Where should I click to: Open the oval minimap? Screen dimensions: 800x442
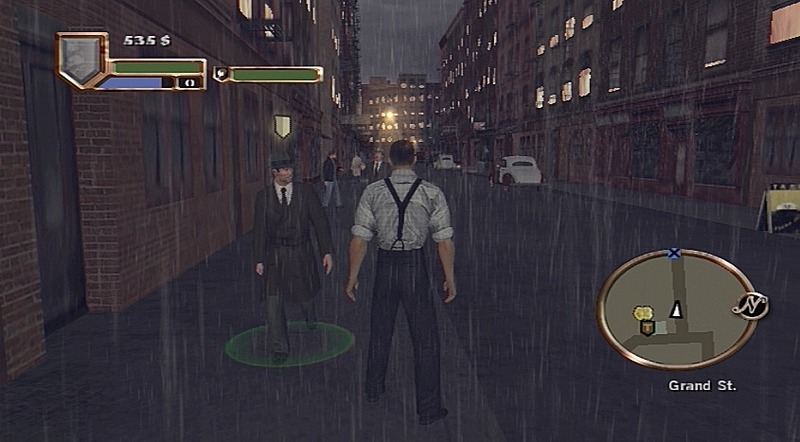pyautogui.click(x=675, y=310)
